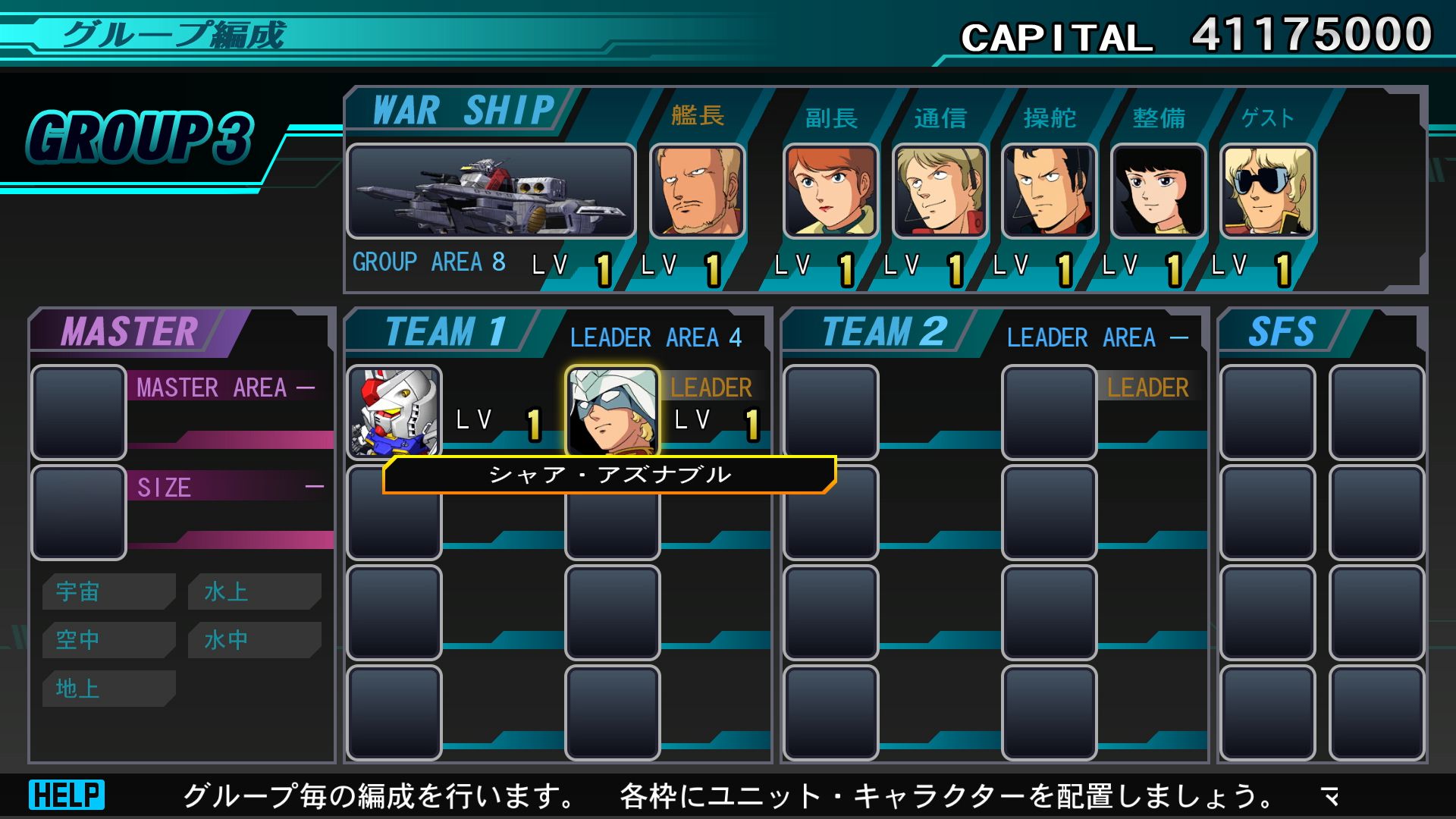The width and height of the screenshot is (1456, 819).
Task: Select the guest (ゲスト) portrait with sunglasses
Action: (x=1267, y=191)
